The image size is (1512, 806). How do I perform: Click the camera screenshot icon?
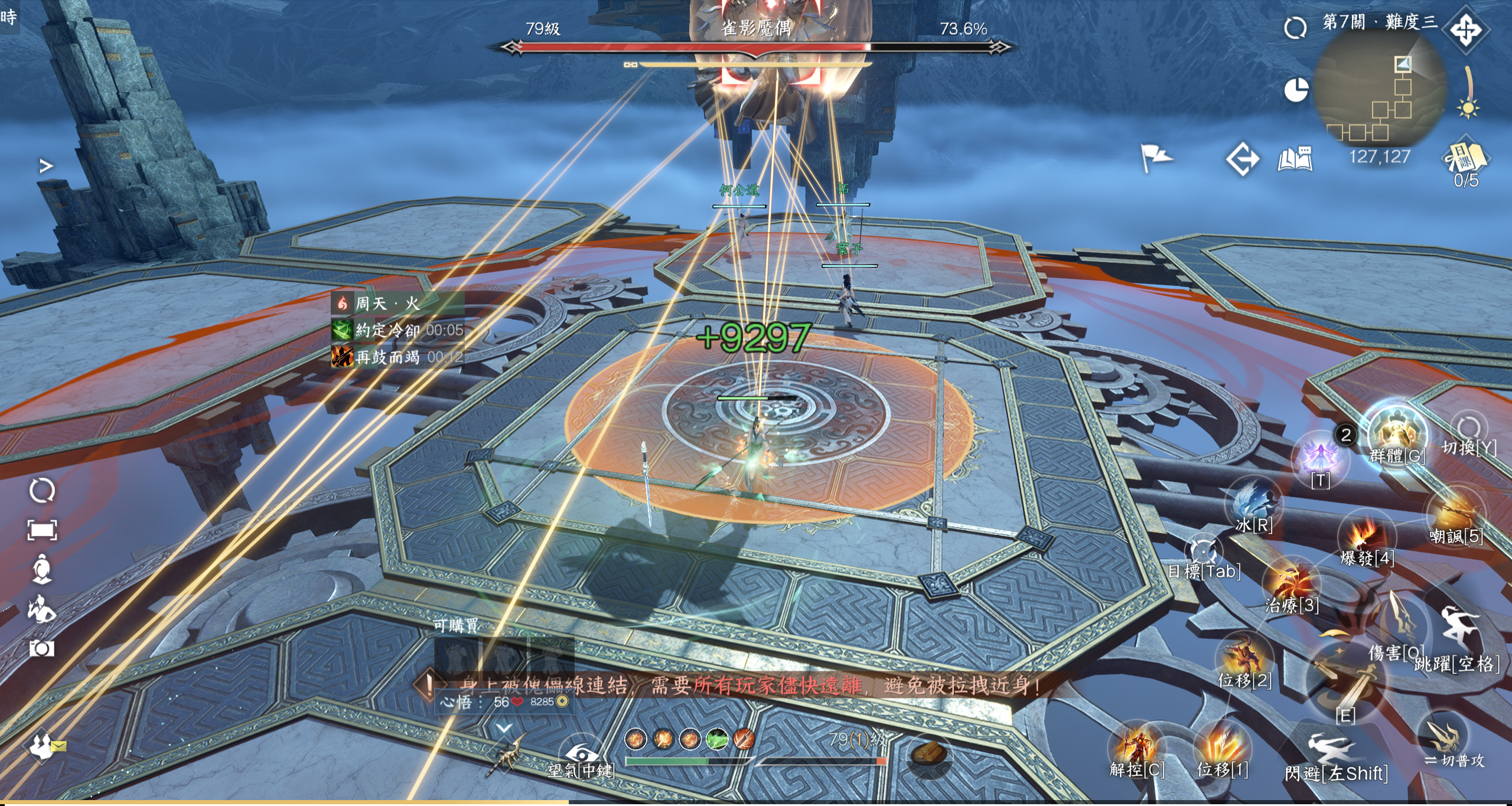pyautogui.click(x=42, y=648)
